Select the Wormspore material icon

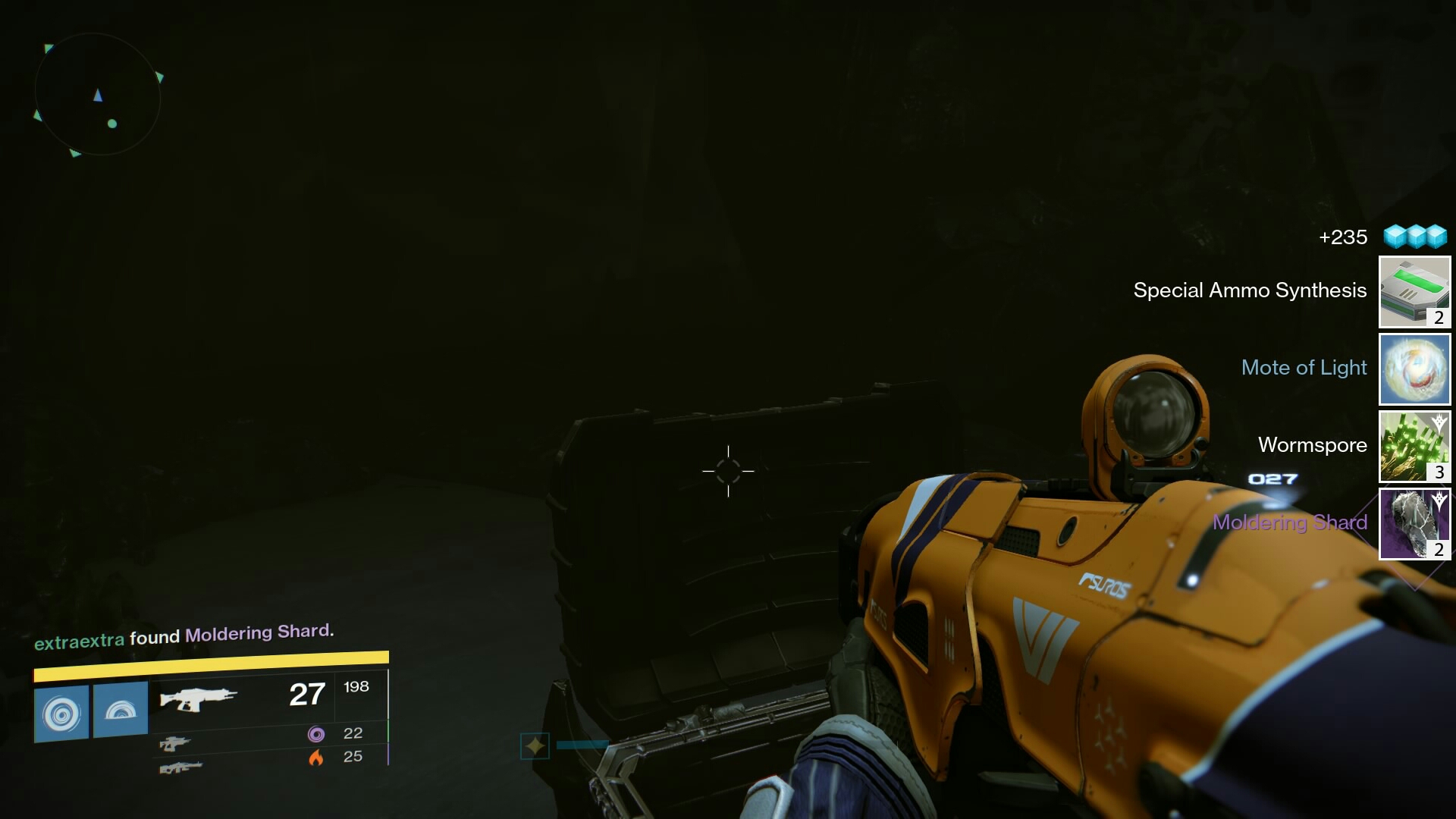1414,447
